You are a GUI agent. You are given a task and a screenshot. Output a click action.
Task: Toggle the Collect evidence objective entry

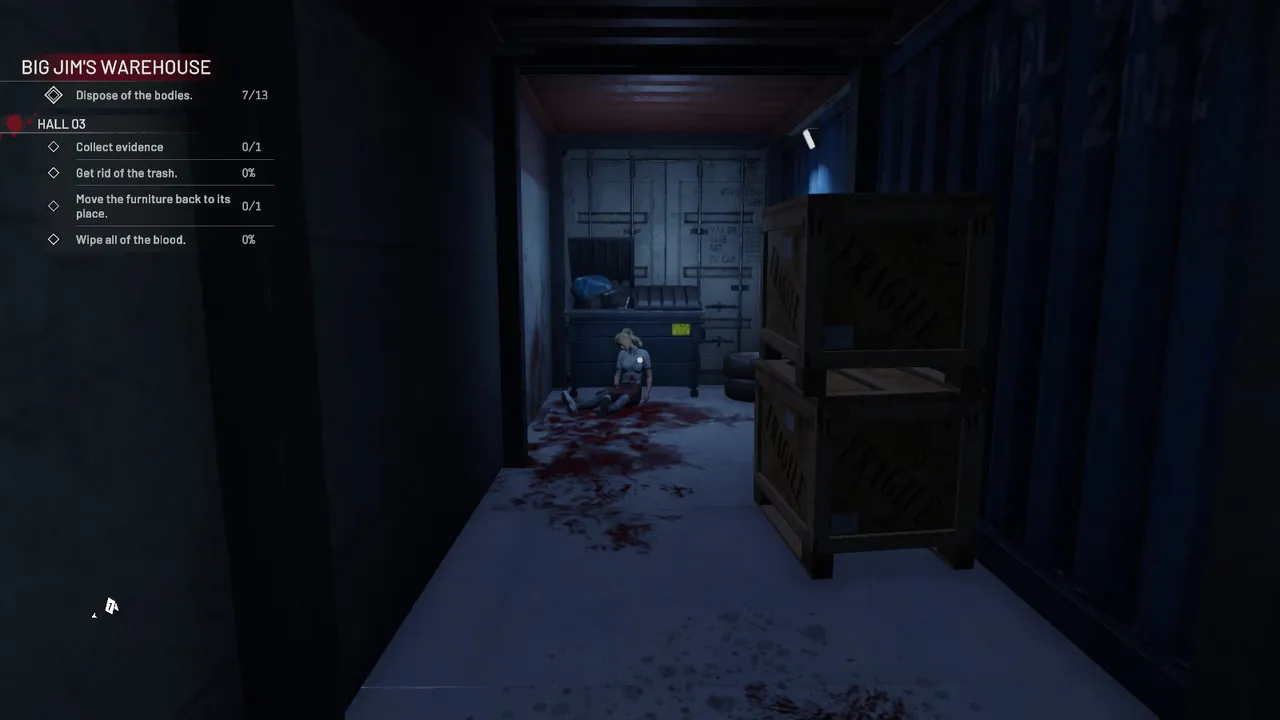[119, 147]
